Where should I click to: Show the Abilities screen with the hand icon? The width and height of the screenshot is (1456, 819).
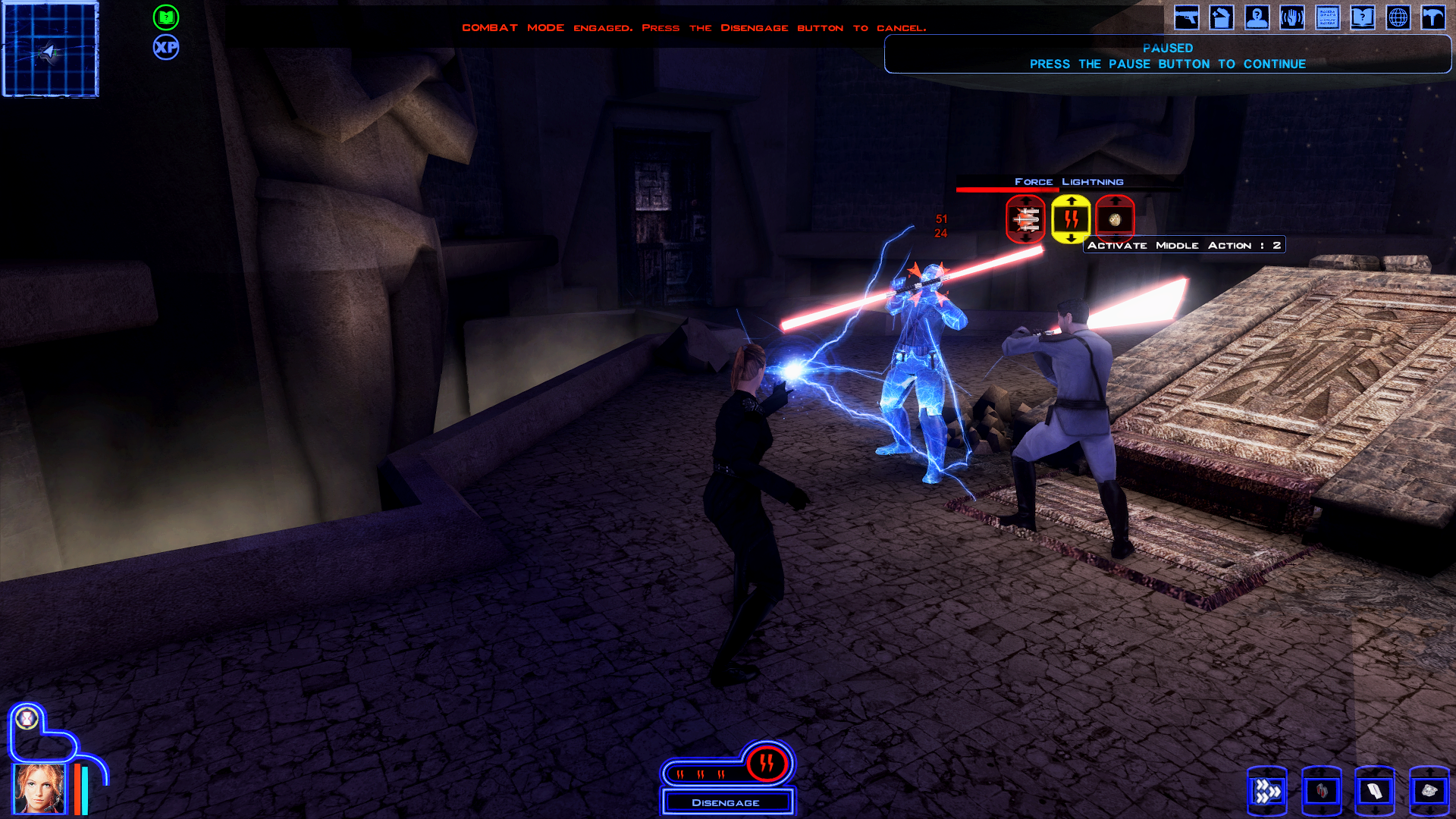(x=1292, y=17)
